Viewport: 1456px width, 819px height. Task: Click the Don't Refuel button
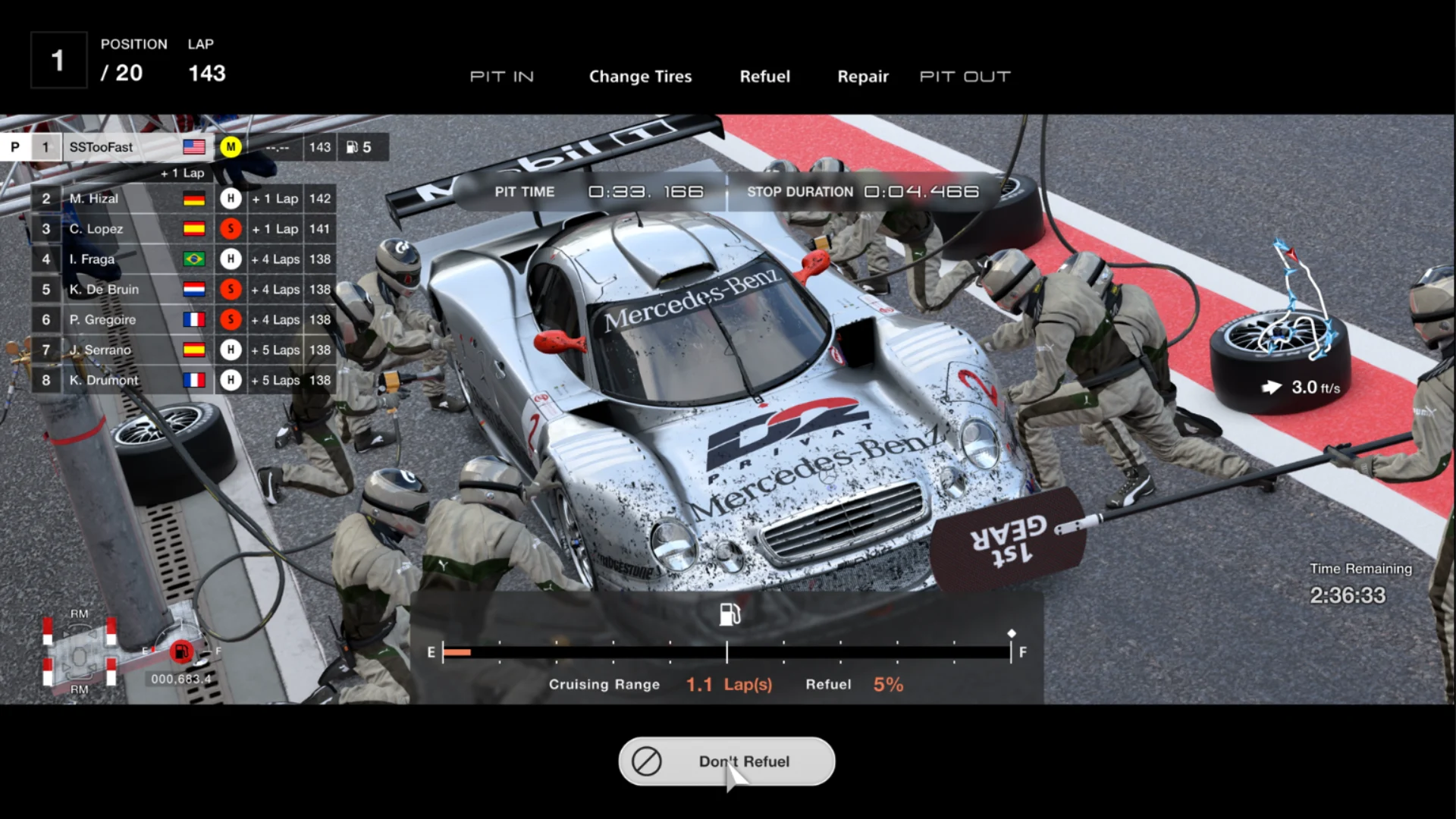pyautogui.click(x=726, y=761)
